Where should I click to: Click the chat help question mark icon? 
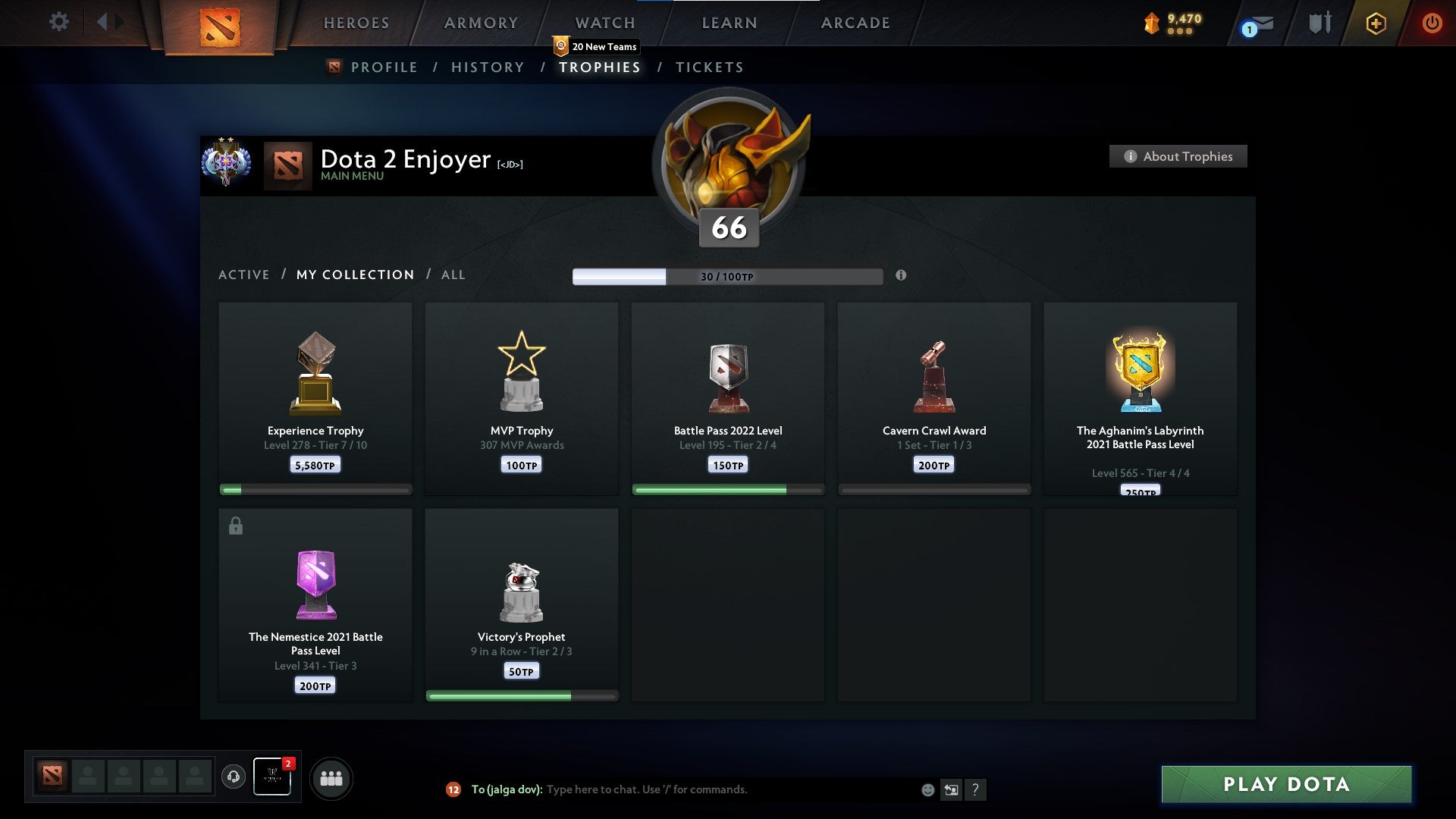[x=976, y=789]
